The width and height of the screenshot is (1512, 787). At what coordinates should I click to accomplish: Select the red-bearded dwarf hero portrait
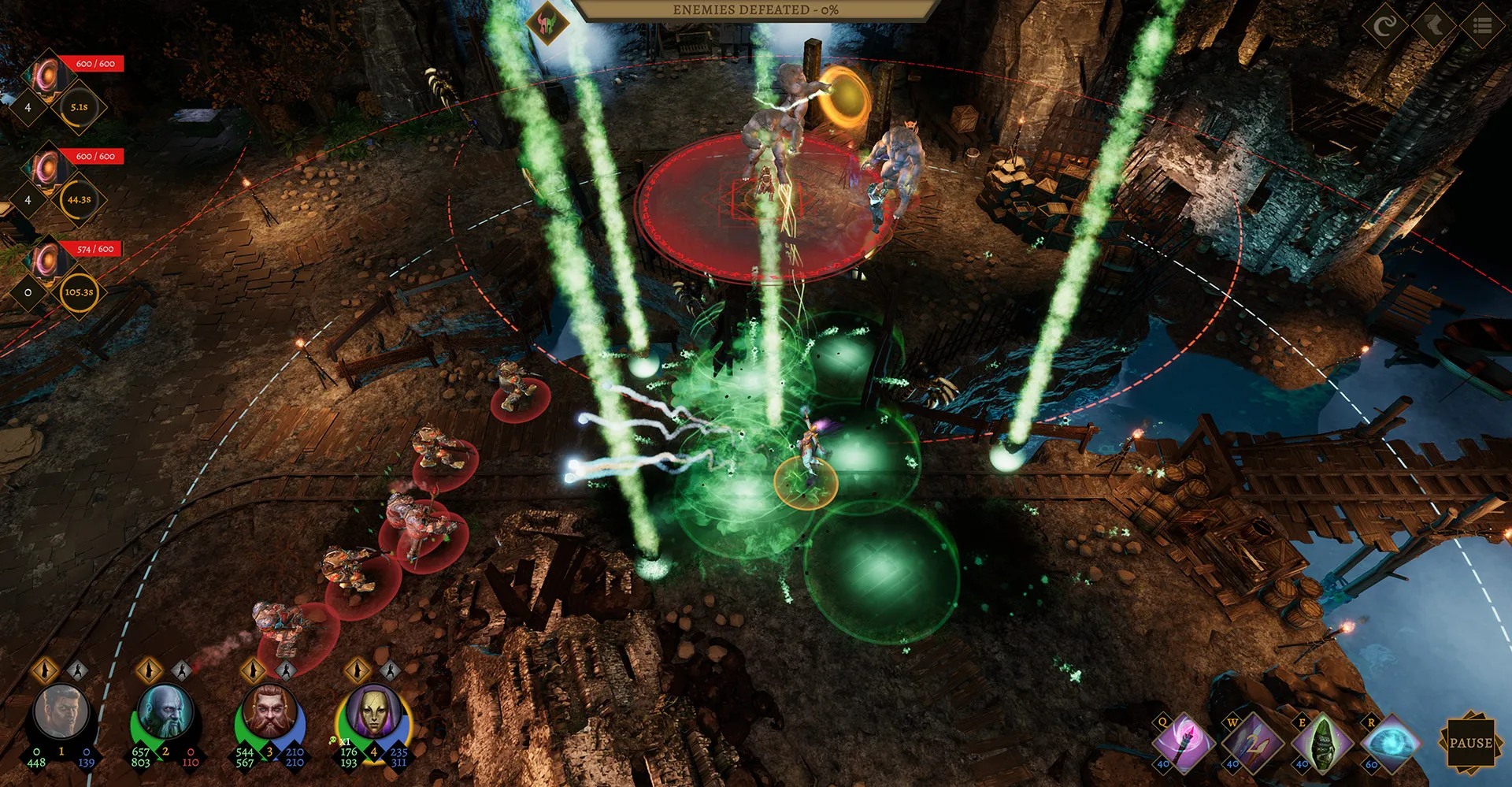[x=270, y=712]
